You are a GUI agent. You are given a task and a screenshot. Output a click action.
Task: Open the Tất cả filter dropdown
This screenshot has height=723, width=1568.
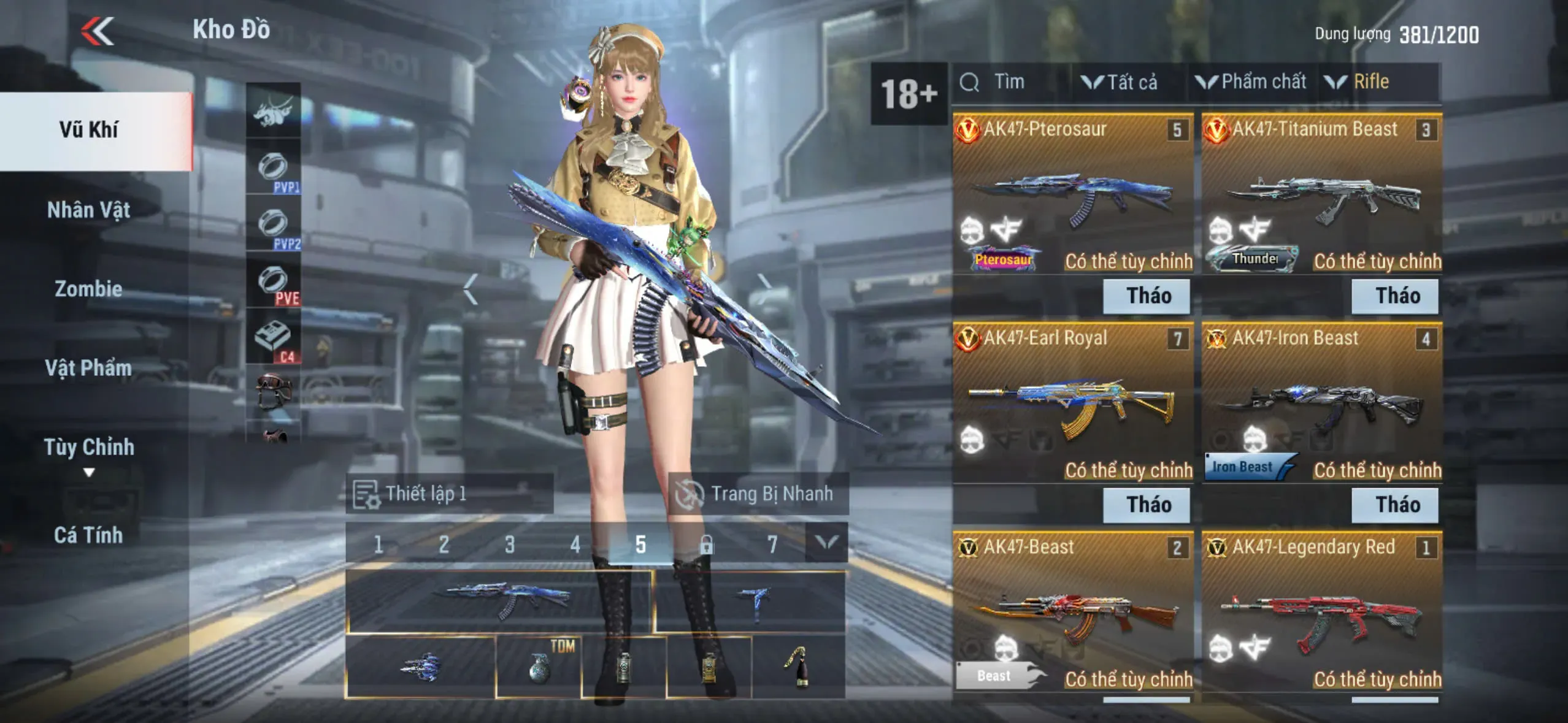1120,82
